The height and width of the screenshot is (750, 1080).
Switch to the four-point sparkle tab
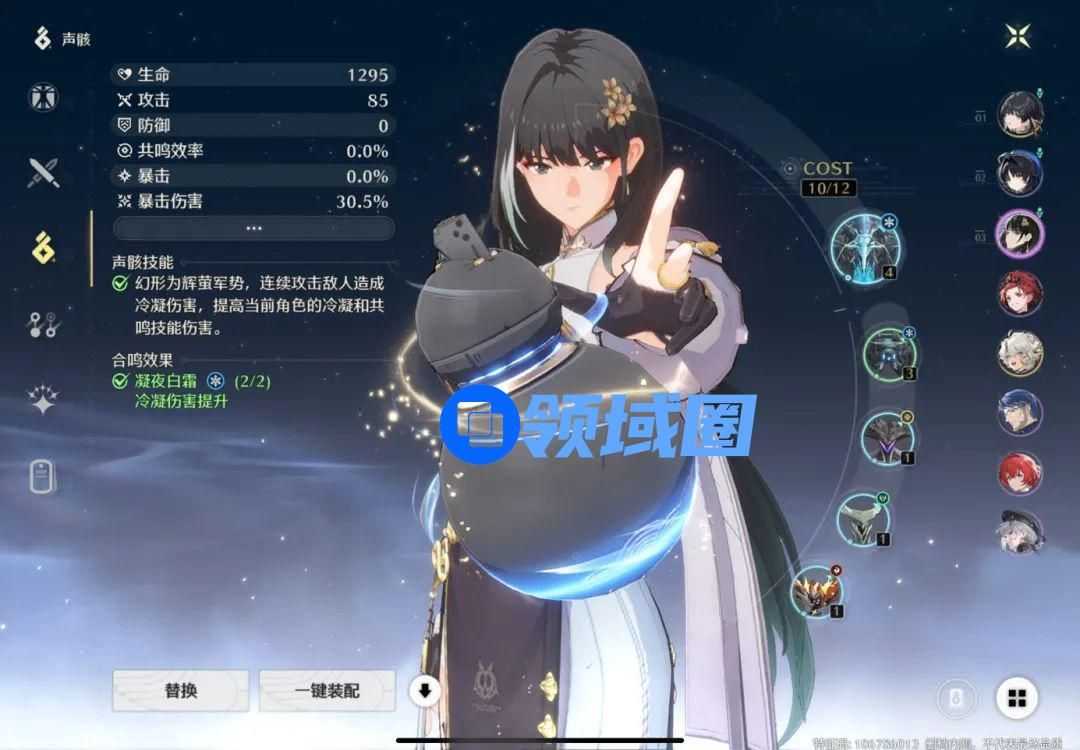(43, 400)
